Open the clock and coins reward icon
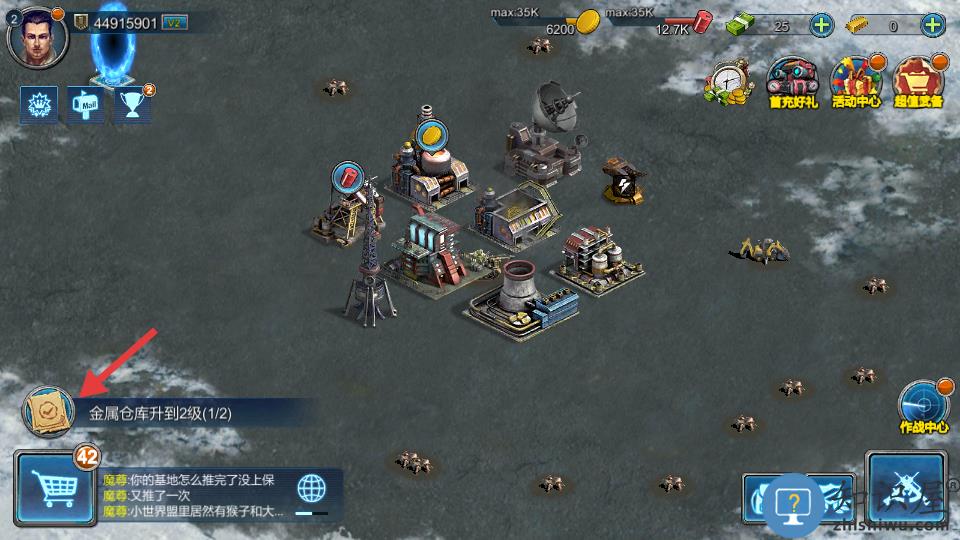 [x=730, y=82]
